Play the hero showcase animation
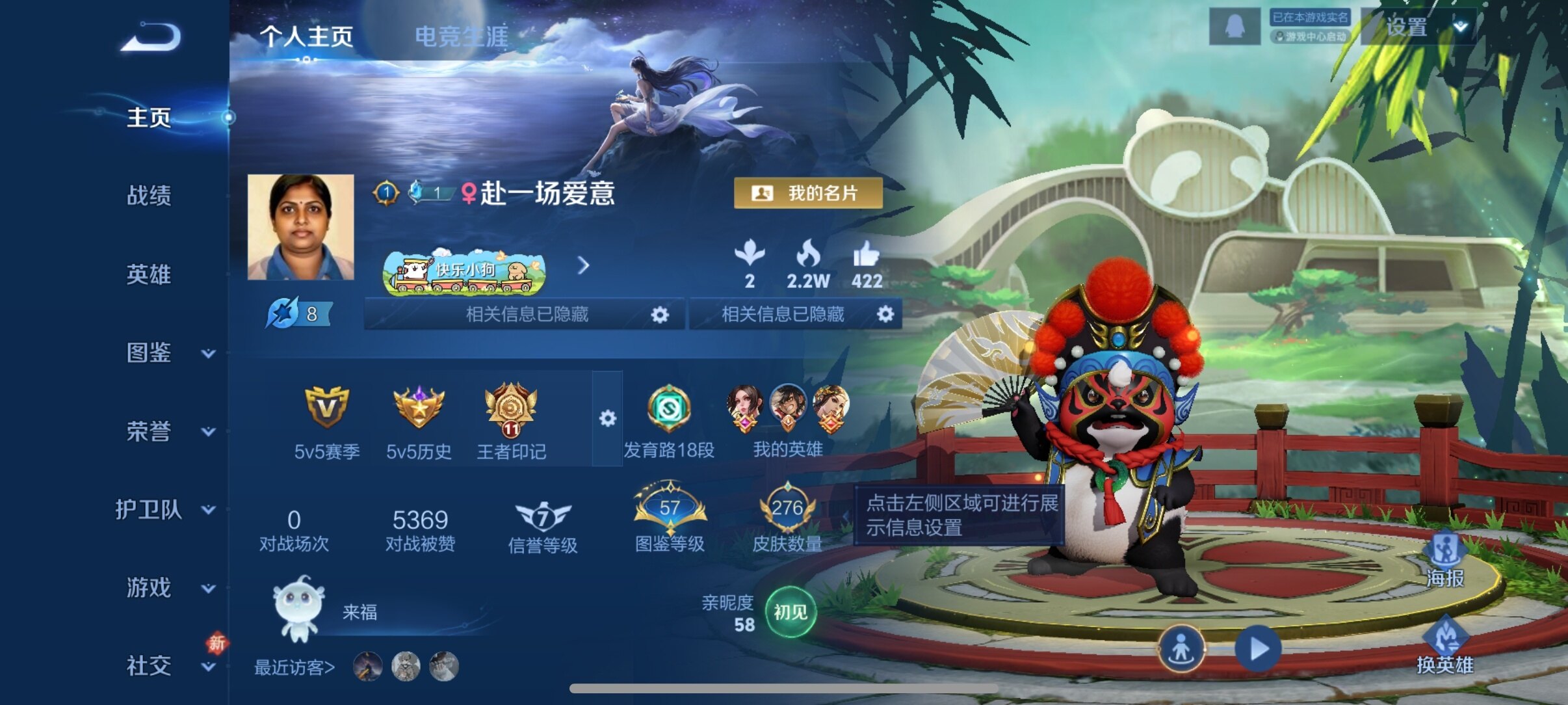Screen dimensions: 1568x705 (1257, 648)
